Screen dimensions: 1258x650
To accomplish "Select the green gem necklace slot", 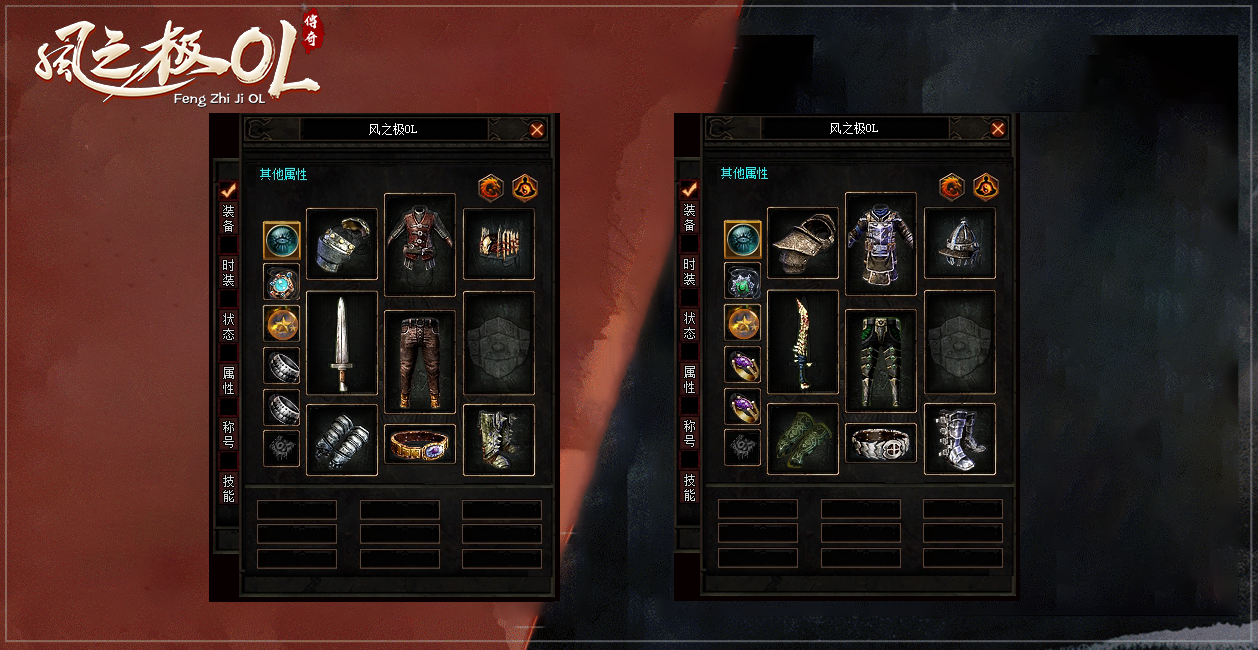I will point(742,282).
